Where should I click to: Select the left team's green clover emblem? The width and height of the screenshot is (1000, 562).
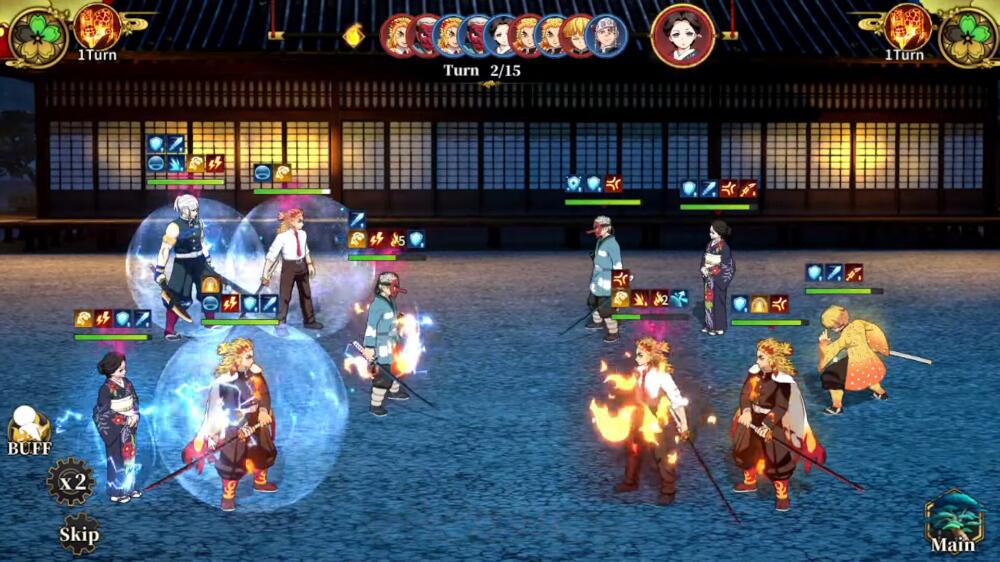tap(37, 37)
